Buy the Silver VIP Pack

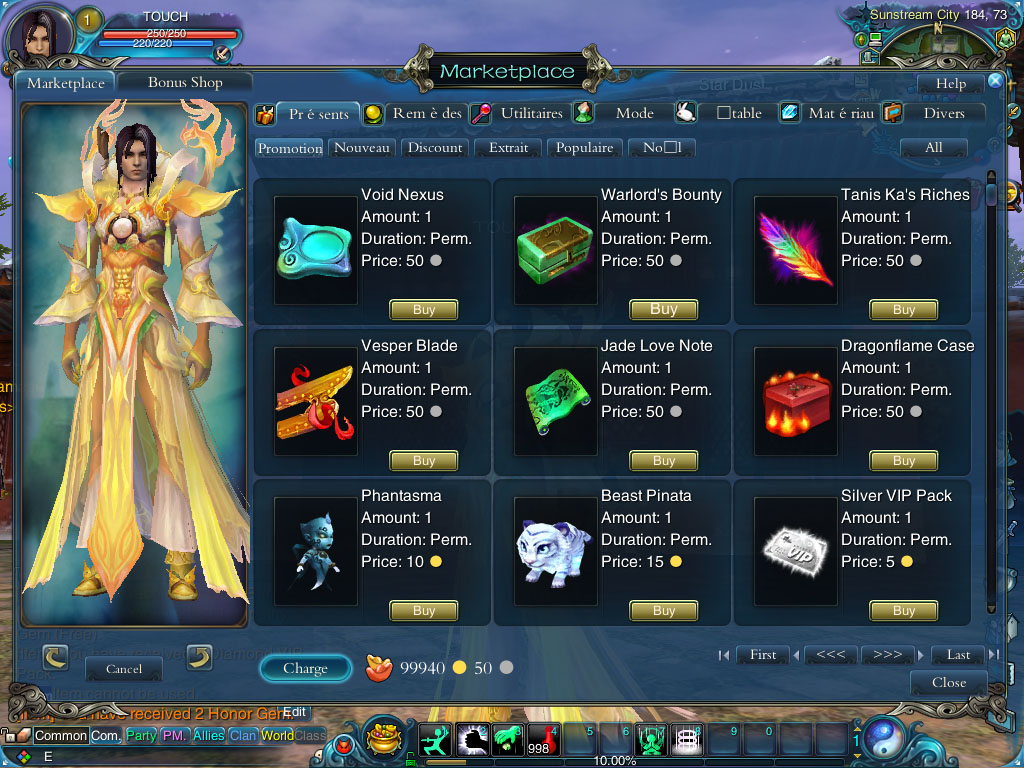[904, 611]
